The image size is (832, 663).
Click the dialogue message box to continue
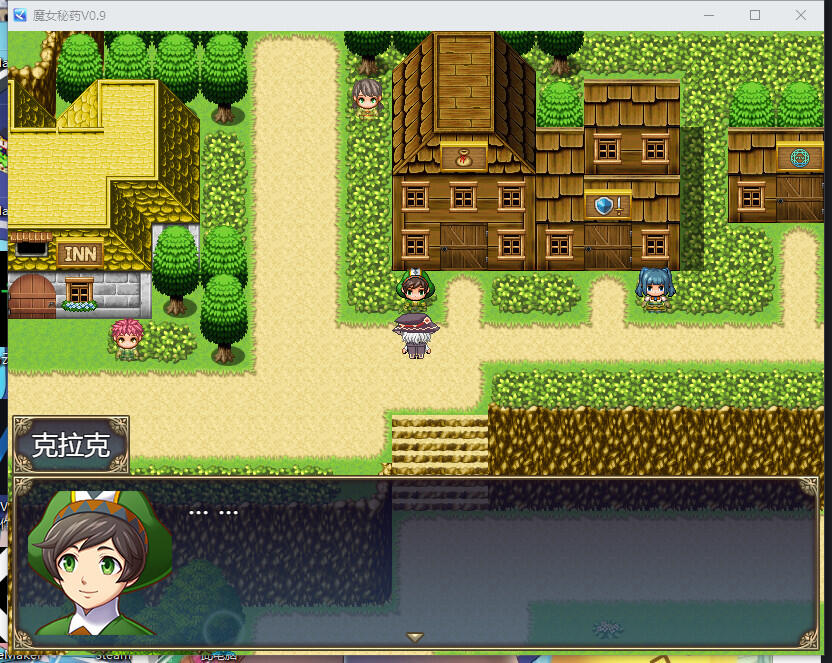[x=500, y=562]
